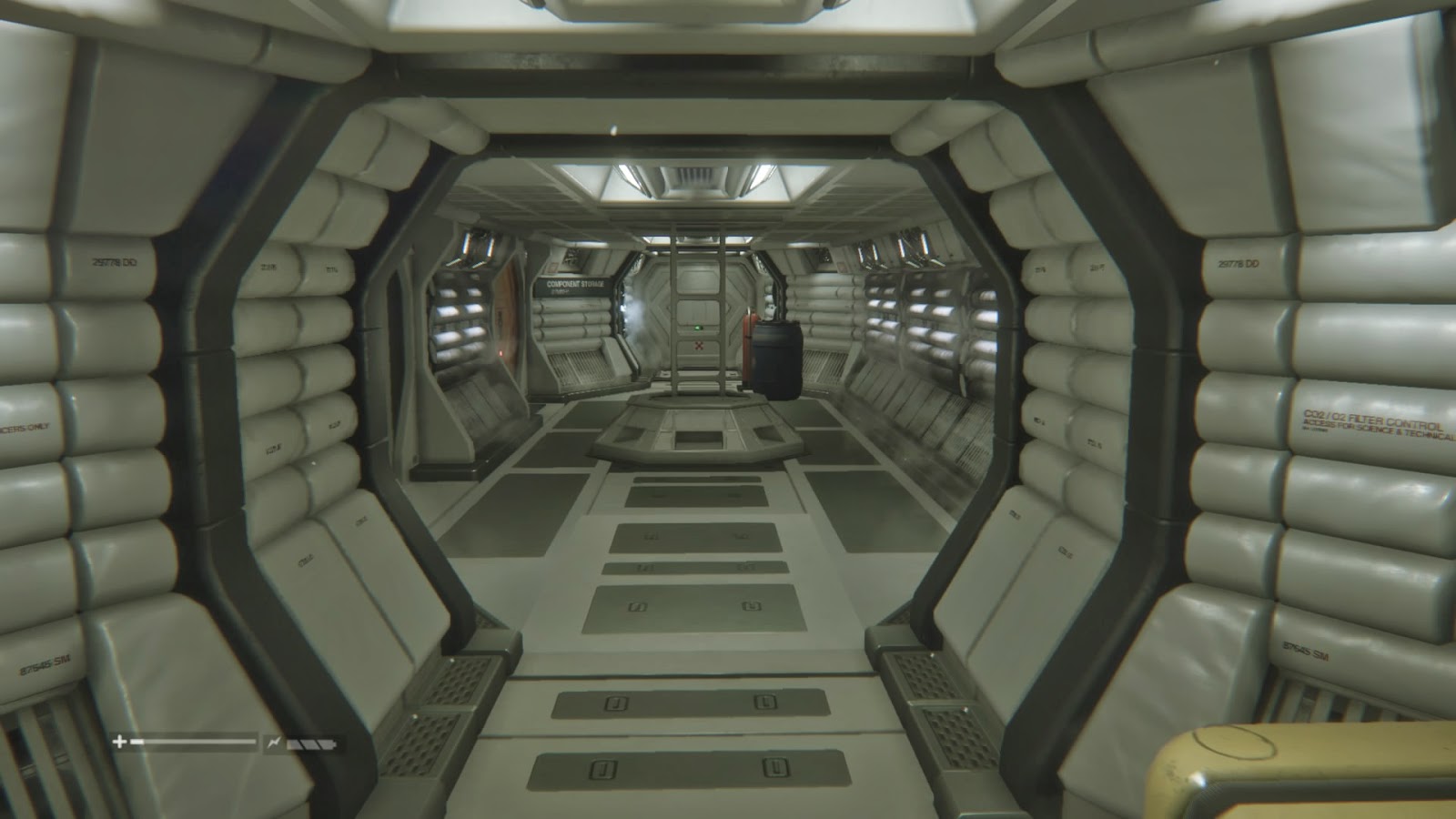Select the health plus icon on the HUD
Viewport: 1456px width, 819px height.
pyautogui.click(x=118, y=743)
